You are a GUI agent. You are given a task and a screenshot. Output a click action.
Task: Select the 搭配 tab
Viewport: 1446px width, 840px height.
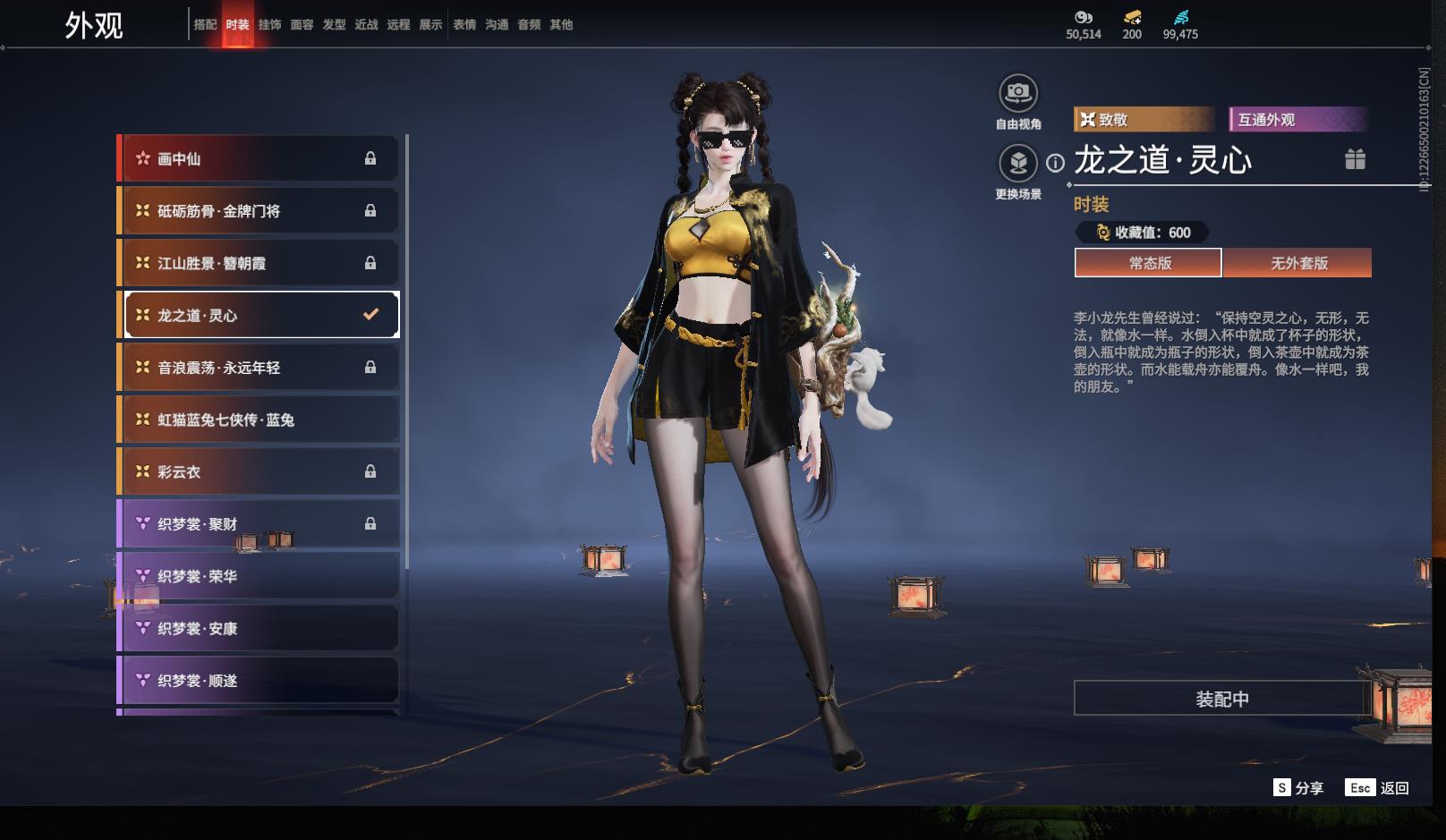pos(205,25)
